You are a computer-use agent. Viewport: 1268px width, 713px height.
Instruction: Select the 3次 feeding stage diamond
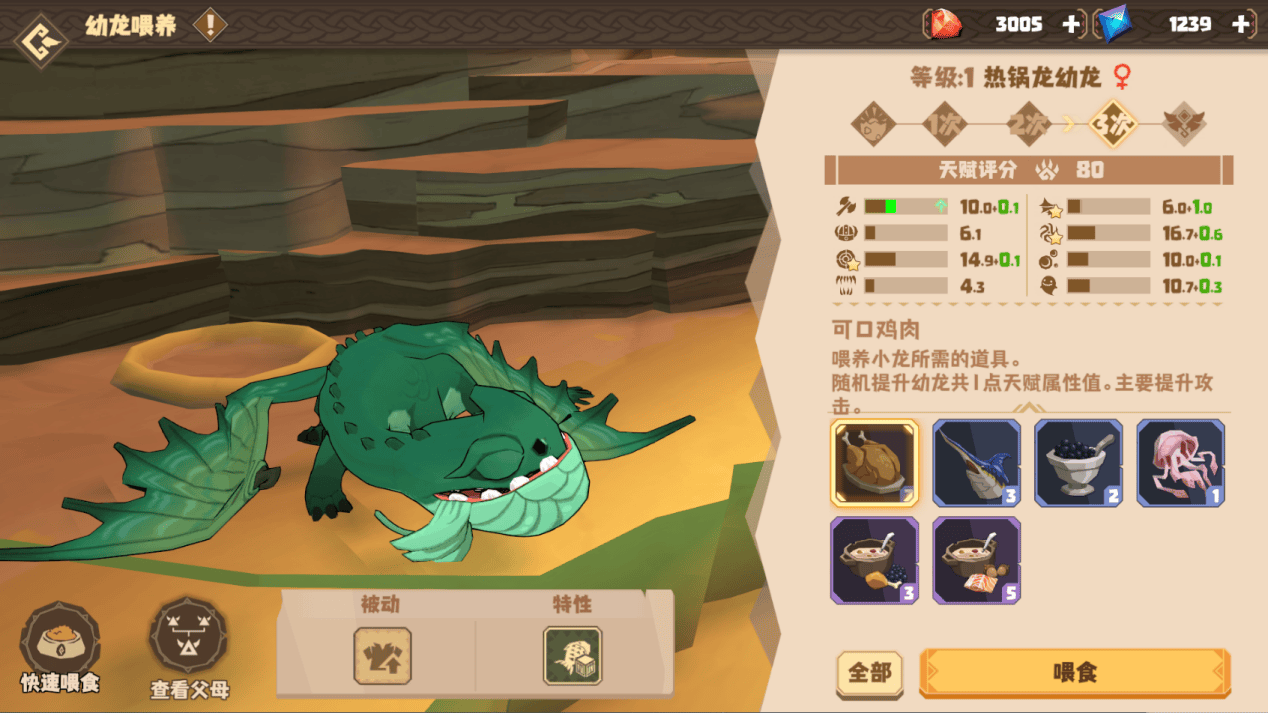pyautogui.click(x=1114, y=125)
